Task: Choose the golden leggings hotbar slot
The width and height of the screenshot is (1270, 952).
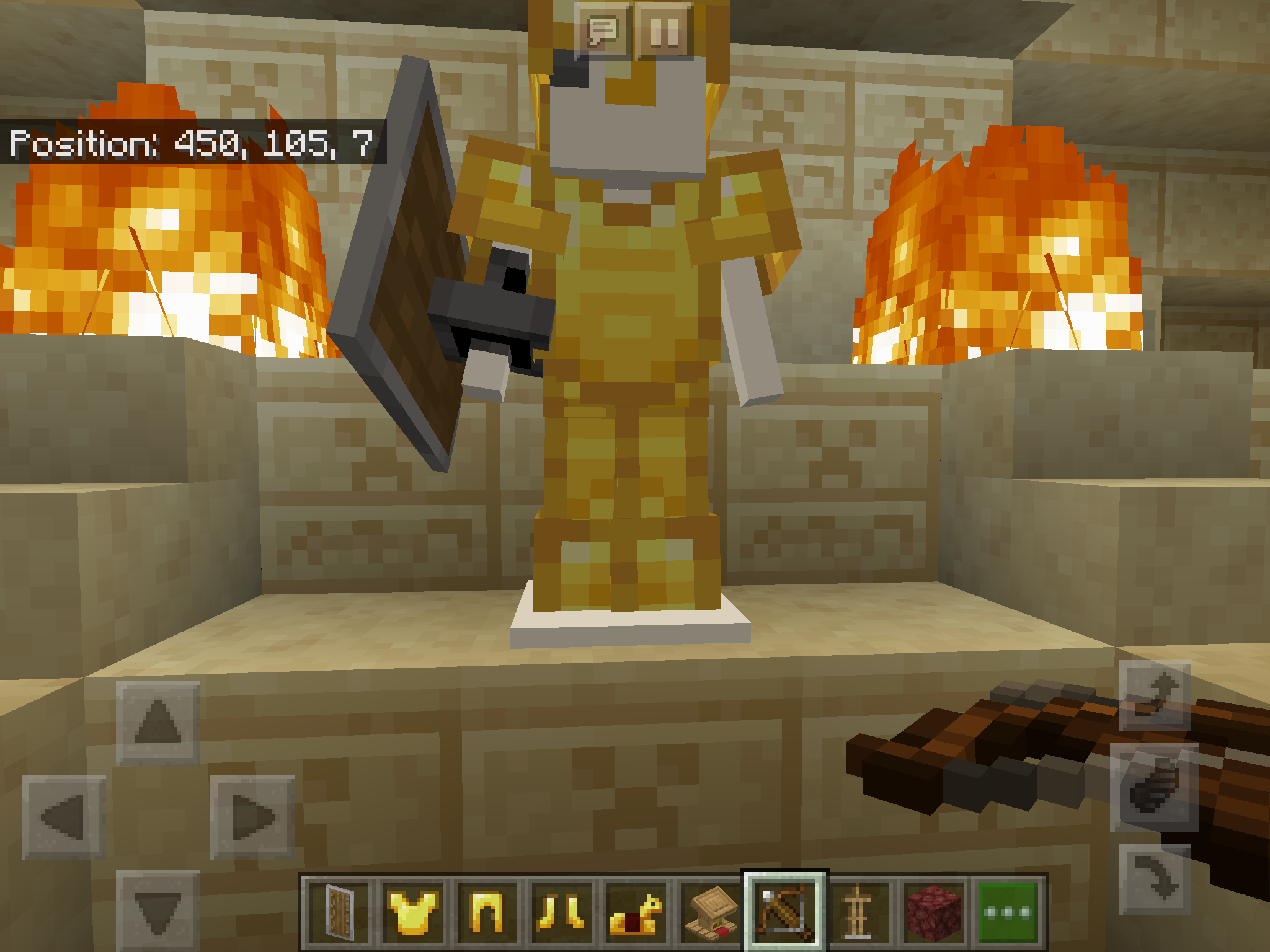Action: point(487,911)
